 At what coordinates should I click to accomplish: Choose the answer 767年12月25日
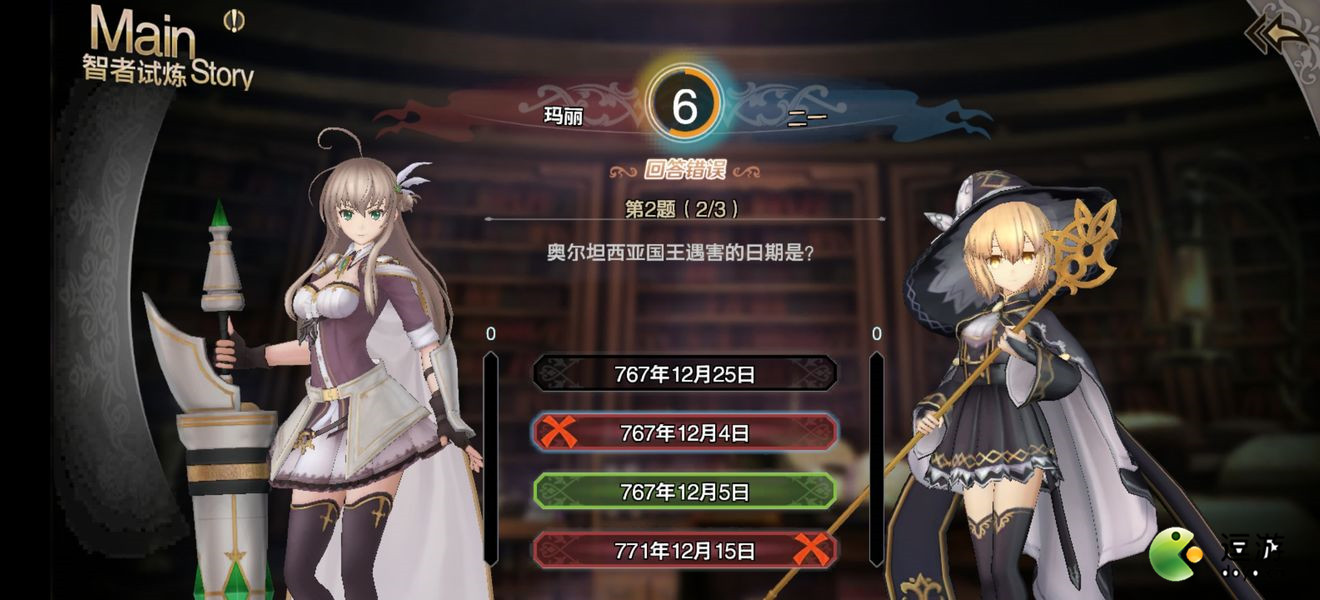(x=685, y=375)
